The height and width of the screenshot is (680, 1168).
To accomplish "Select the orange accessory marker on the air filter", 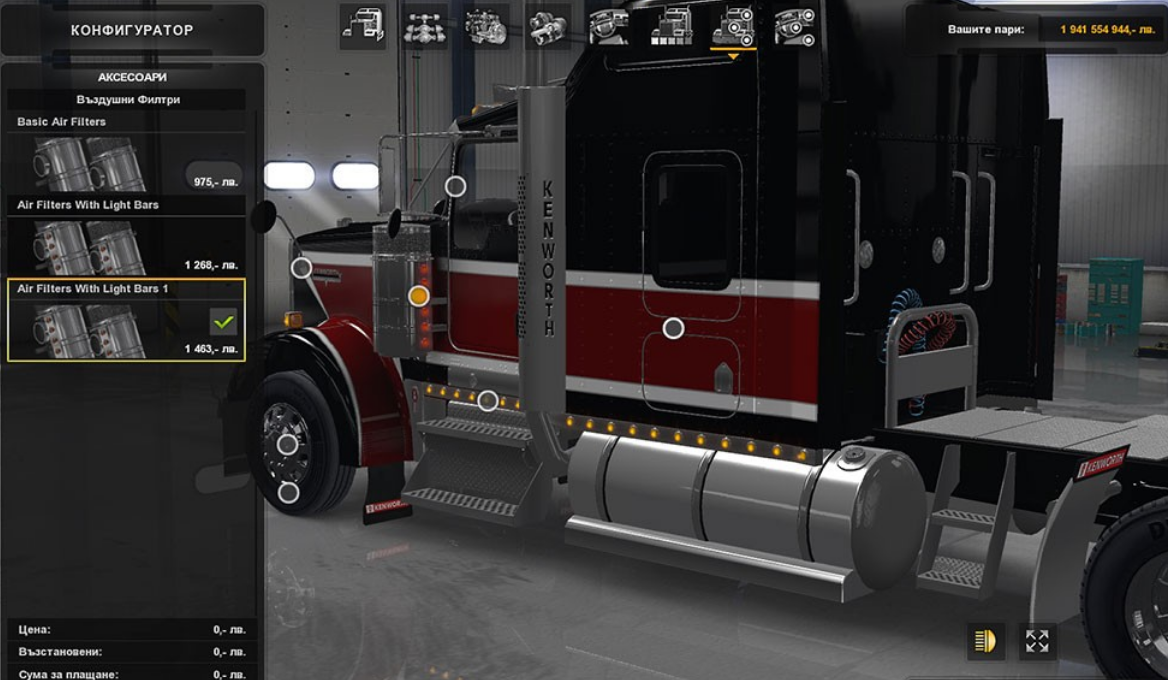I will click(x=419, y=296).
